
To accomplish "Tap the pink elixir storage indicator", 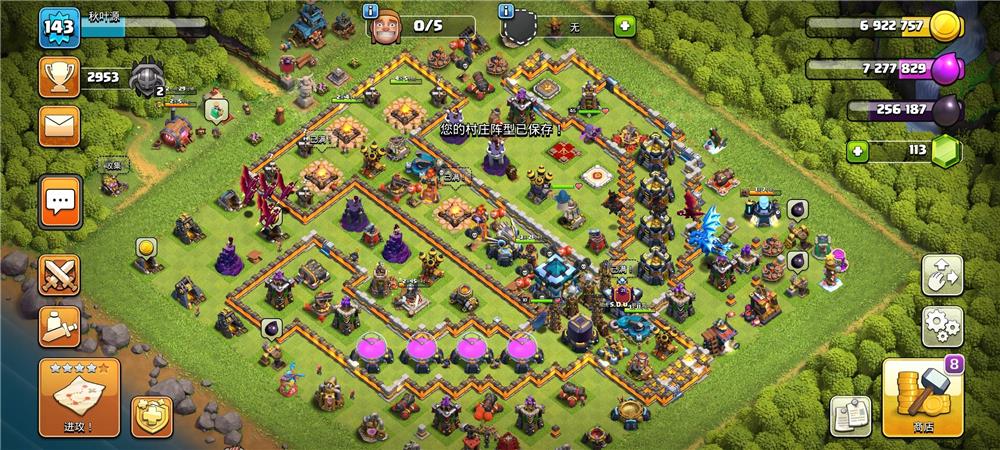I will [x=944, y=69].
